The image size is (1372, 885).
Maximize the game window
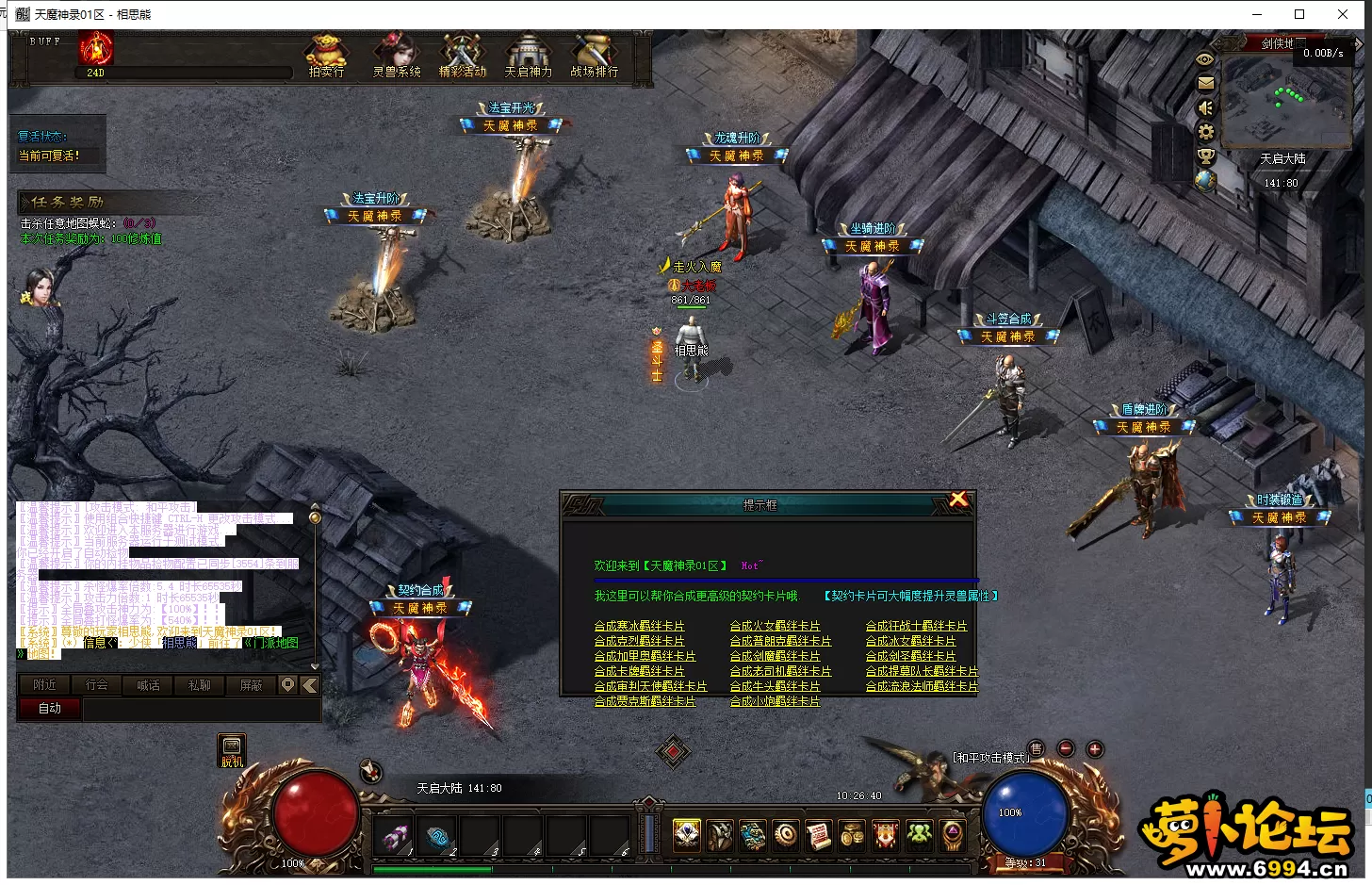coord(1299,14)
